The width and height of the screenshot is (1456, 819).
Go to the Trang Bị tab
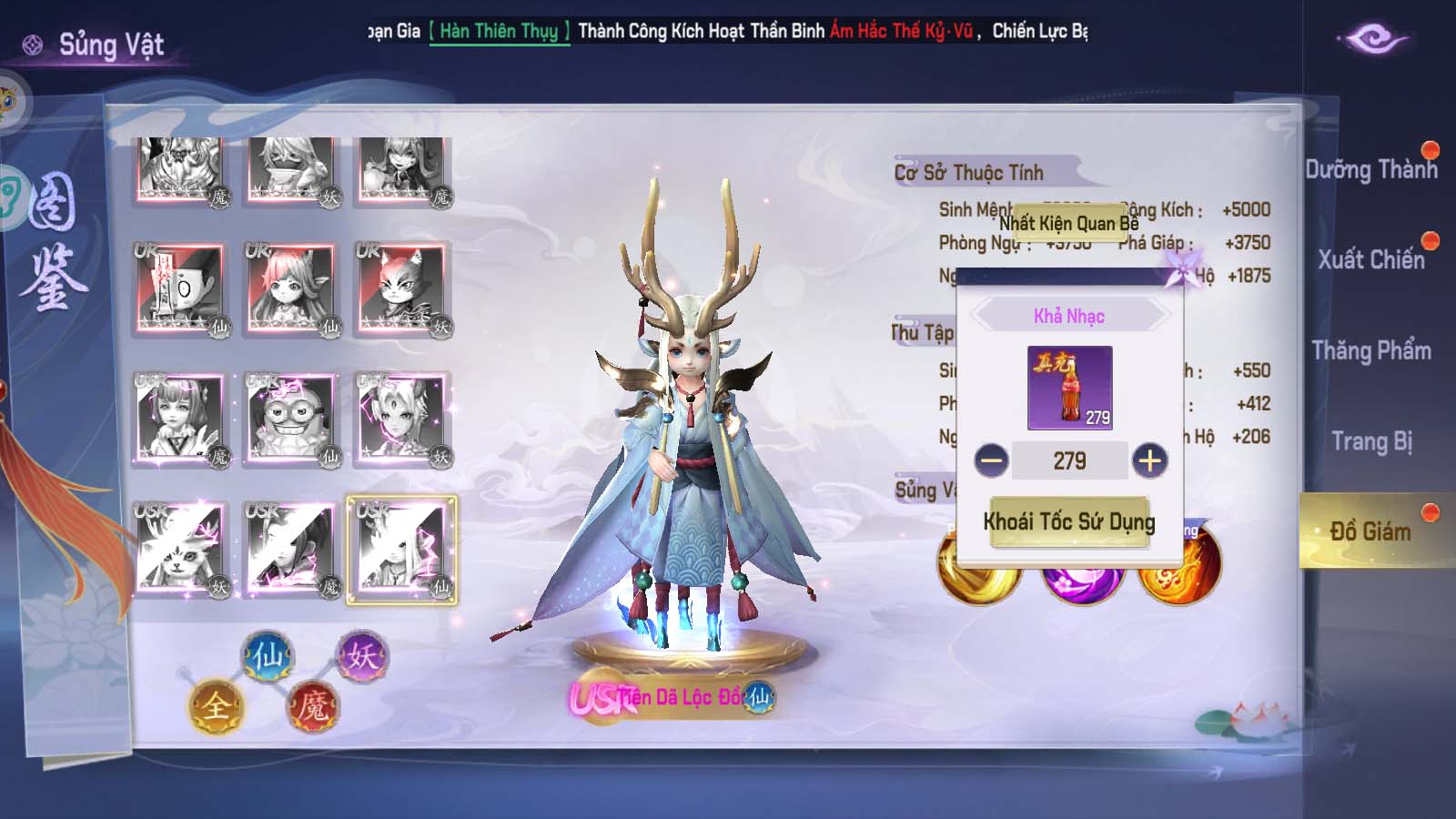[1370, 441]
